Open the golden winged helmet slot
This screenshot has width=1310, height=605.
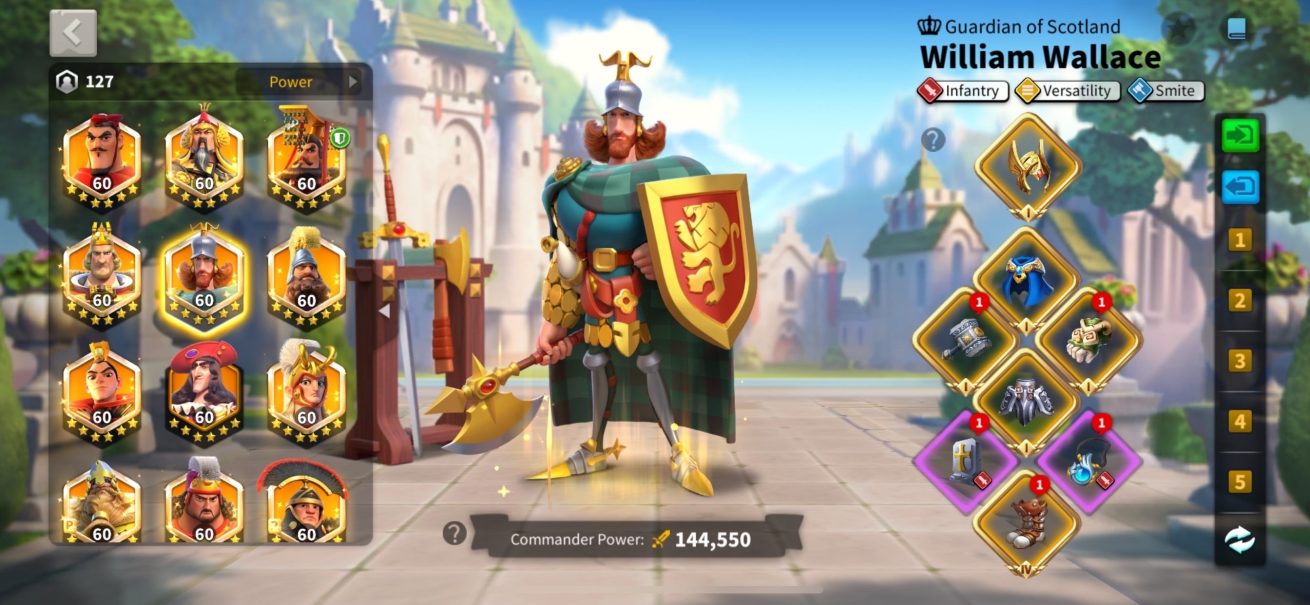pyautogui.click(x=1027, y=167)
